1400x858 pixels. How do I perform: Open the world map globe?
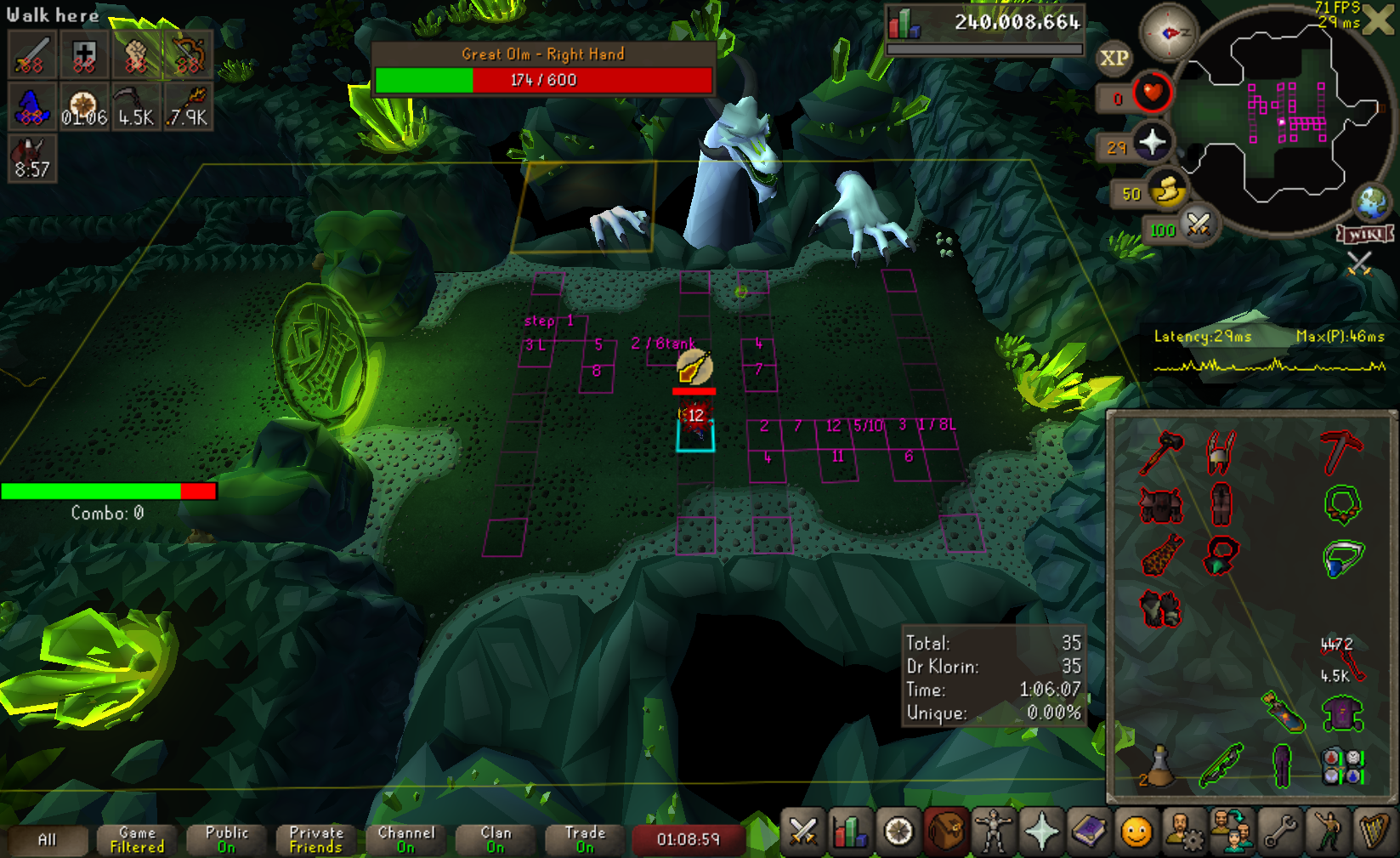[1371, 202]
